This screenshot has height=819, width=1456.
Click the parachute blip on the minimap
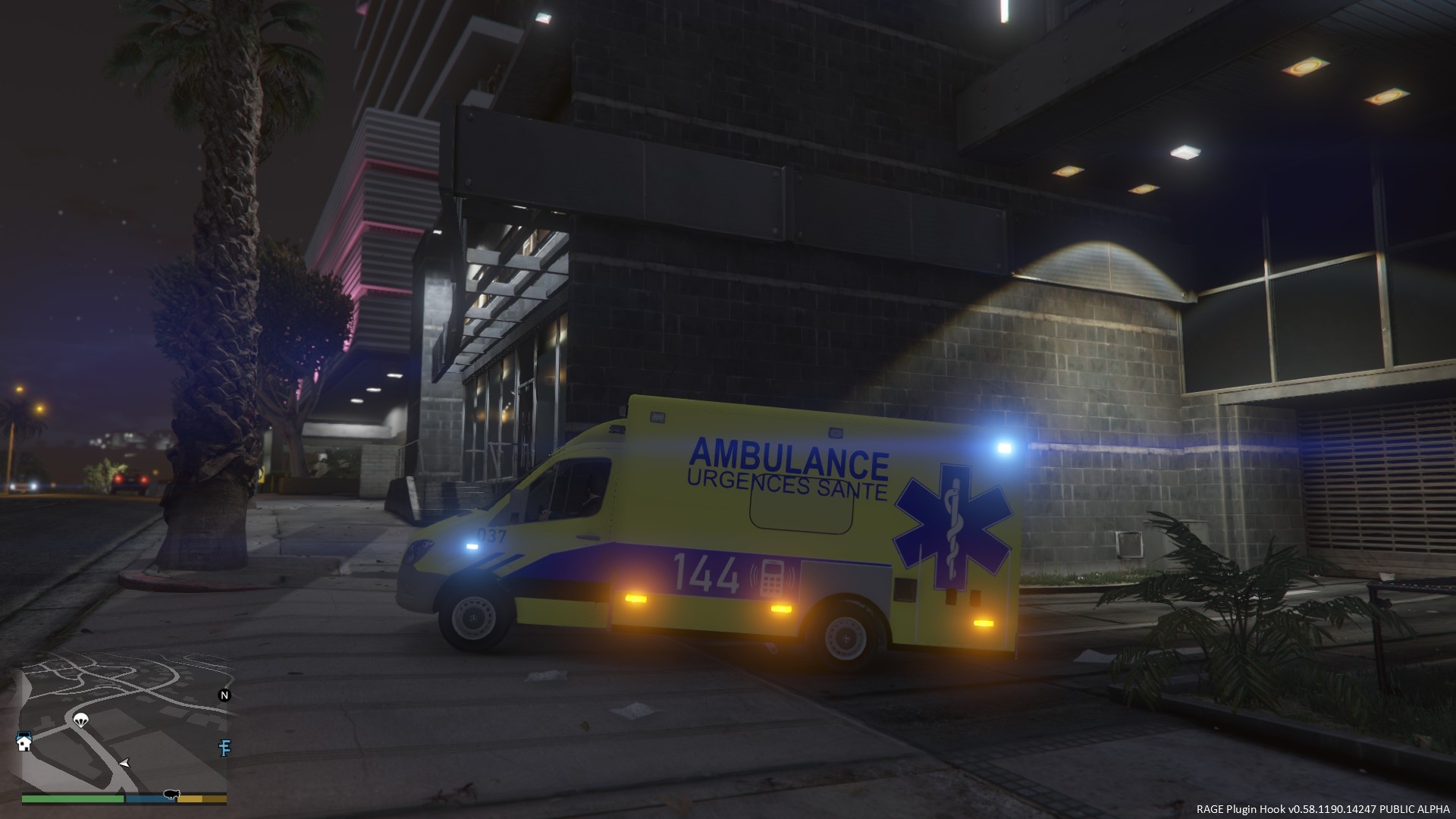(x=81, y=719)
